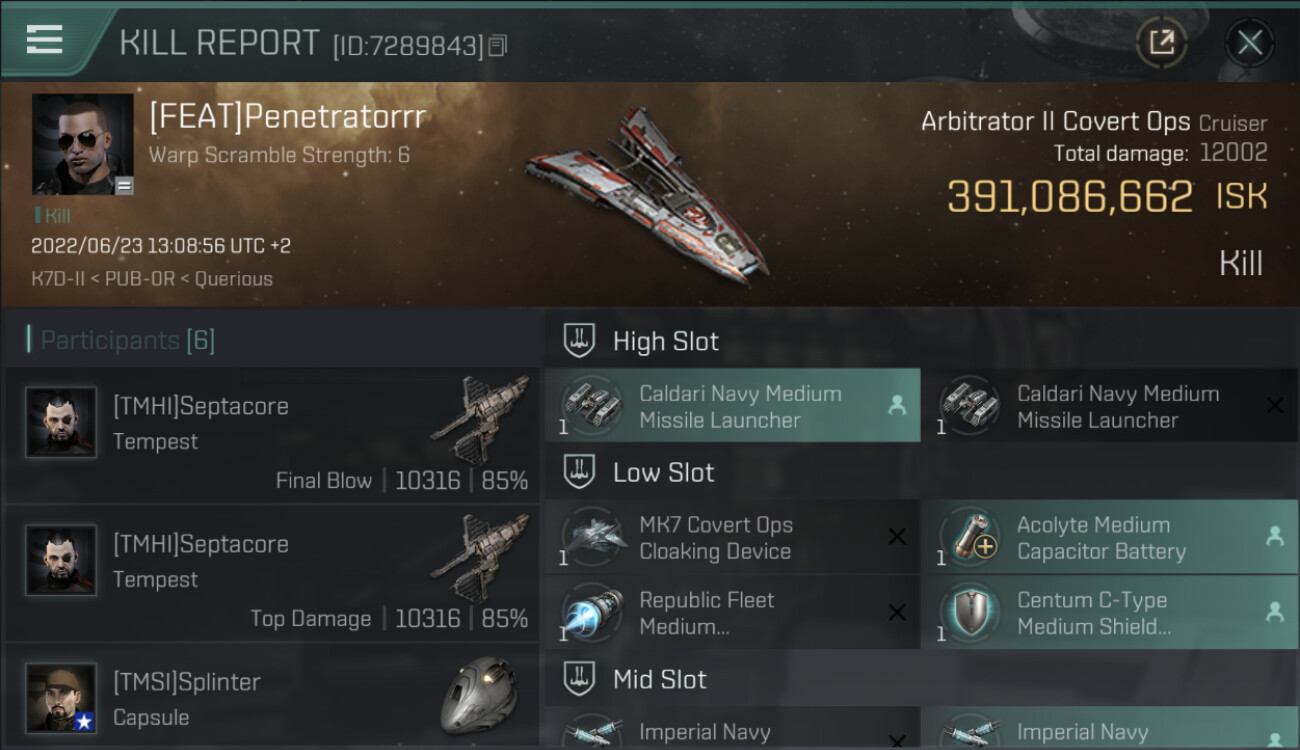View Penetratorrr's pilot portrait

tap(82, 144)
